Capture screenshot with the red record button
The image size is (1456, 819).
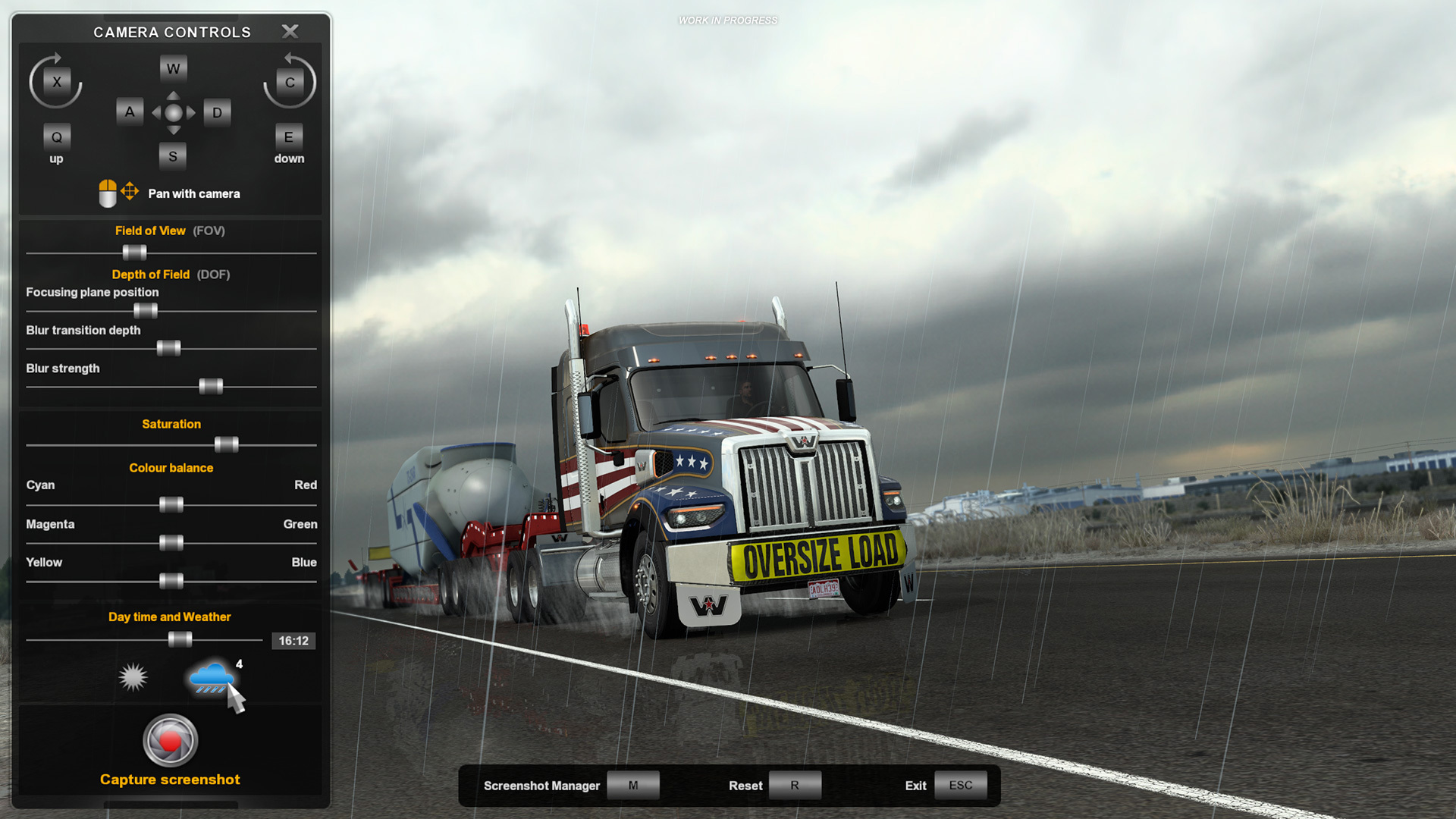tap(171, 740)
